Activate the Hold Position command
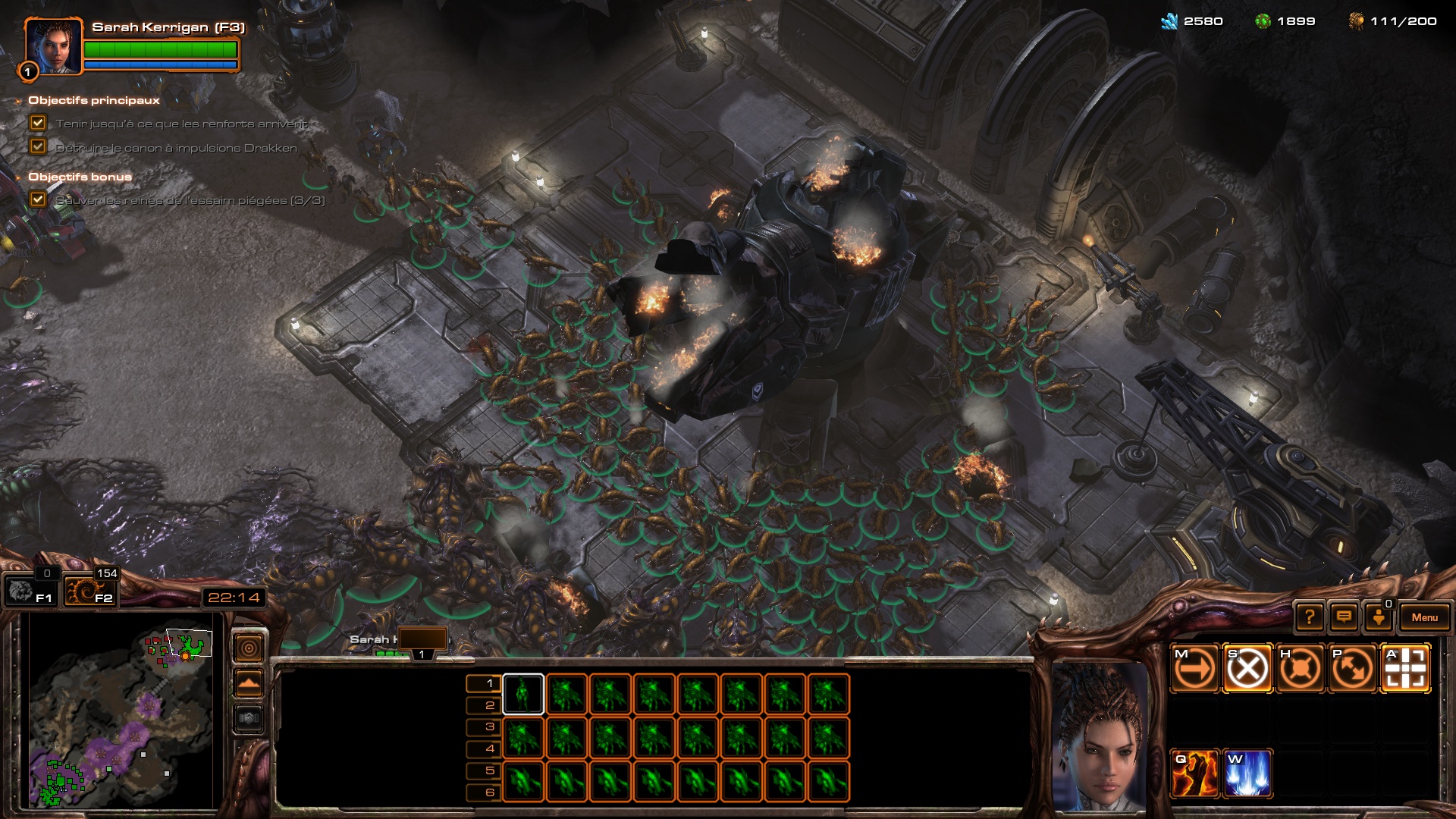Screen dimensions: 1456x819 1300,669
